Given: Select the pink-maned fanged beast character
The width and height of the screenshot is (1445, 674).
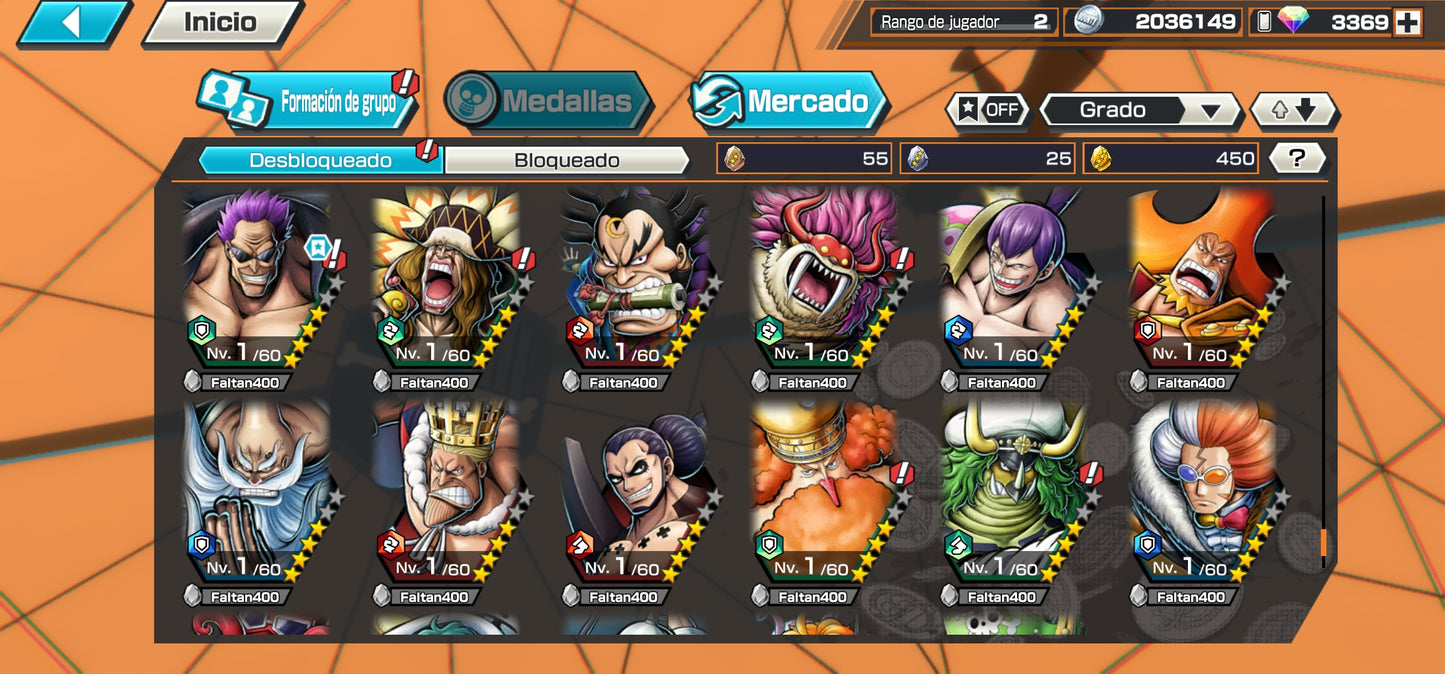Looking at the screenshot, I should coord(827,285).
